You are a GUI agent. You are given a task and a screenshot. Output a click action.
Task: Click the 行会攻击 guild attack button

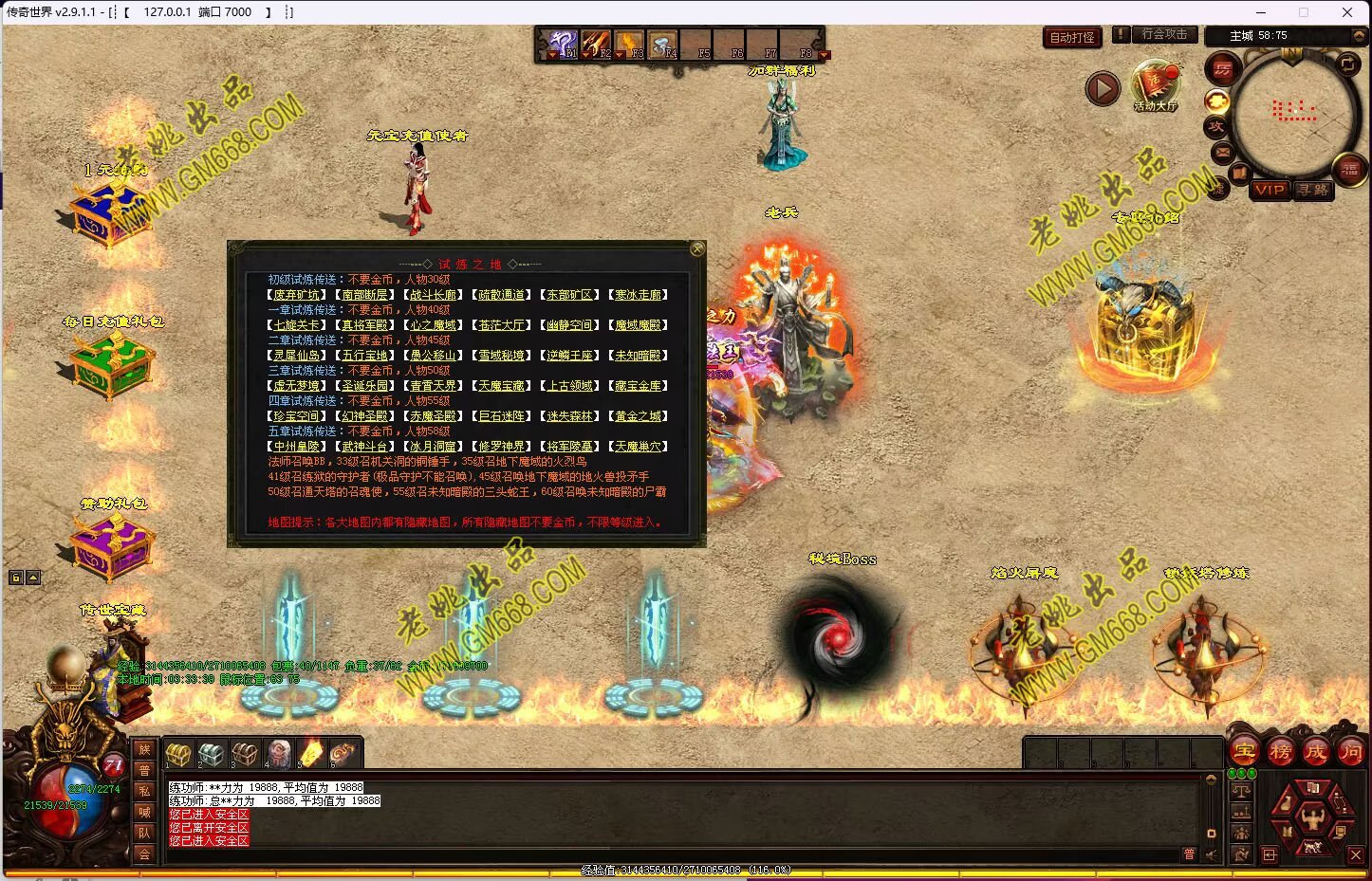point(1164,34)
